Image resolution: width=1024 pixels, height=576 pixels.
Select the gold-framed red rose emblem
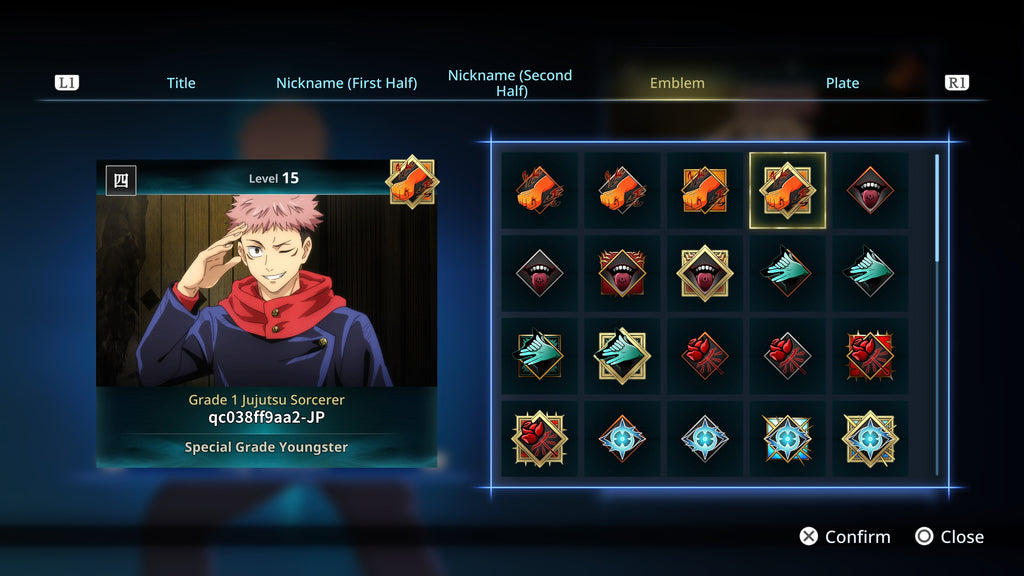coord(539,439)
